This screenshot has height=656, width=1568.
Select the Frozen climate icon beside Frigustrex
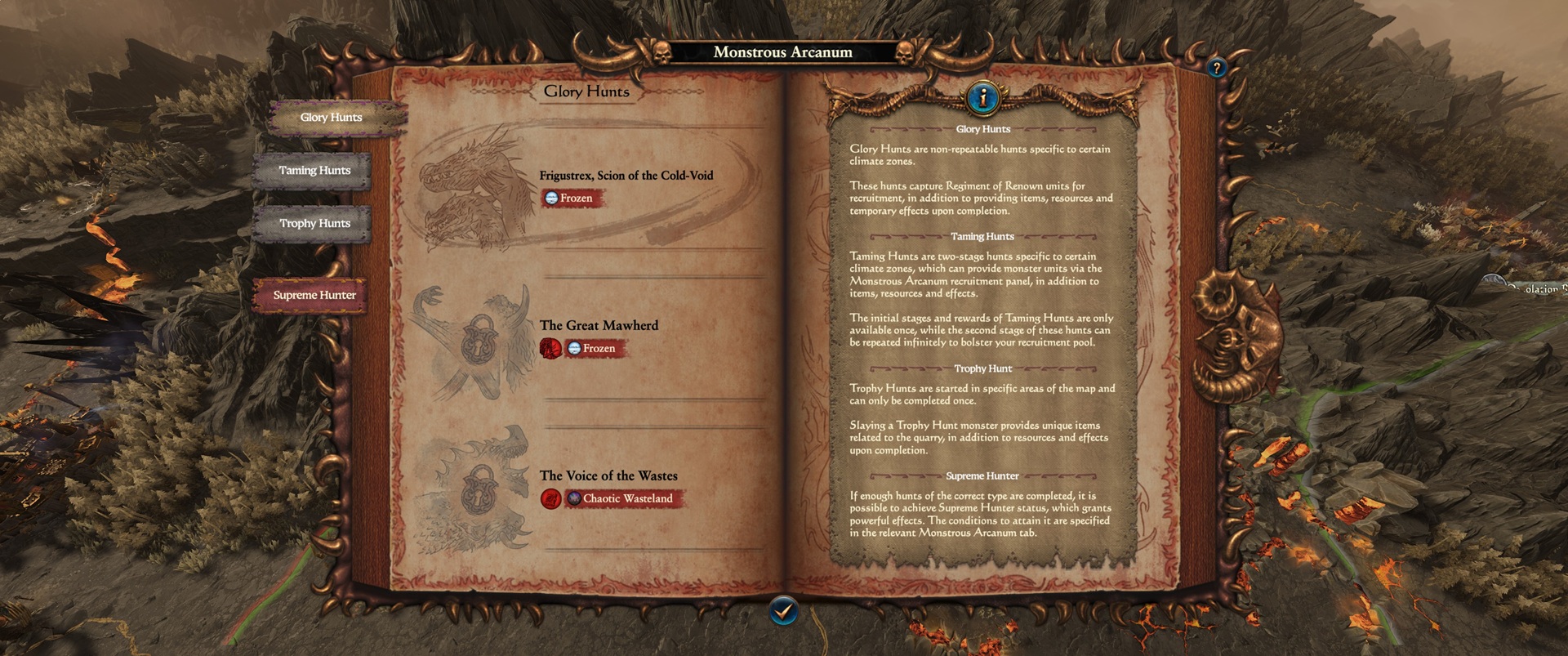[x=554, y=198]
